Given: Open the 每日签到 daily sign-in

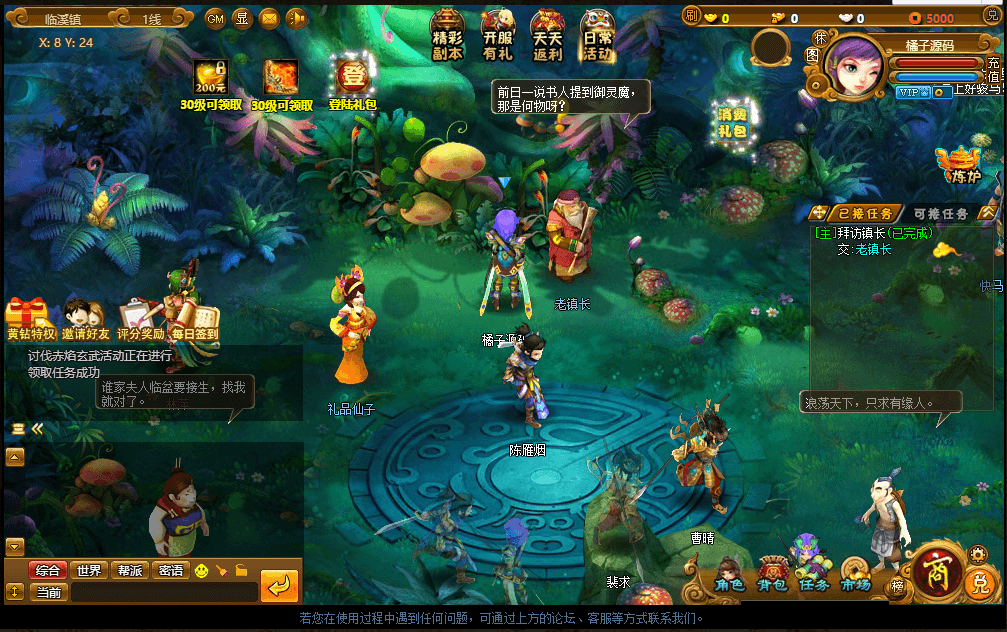Looking at the screenshot, I should pyautogui.click(x=194, y=320).
